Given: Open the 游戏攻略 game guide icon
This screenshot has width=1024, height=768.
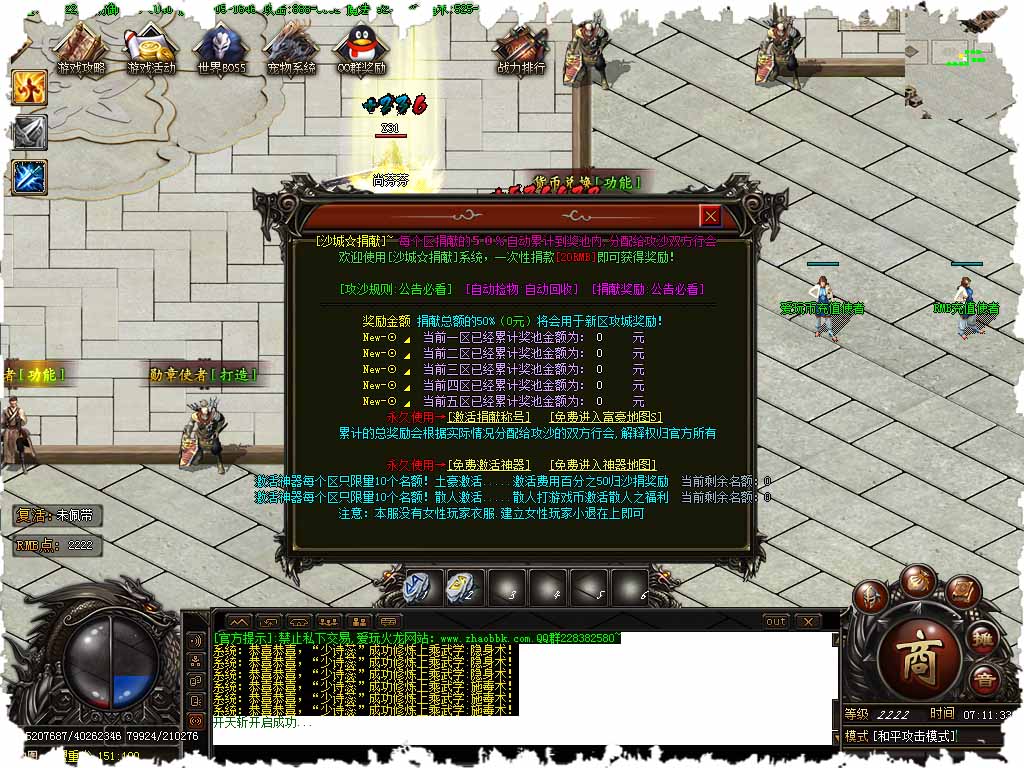Looking at the screenshot, I should (x=81, y=51).
